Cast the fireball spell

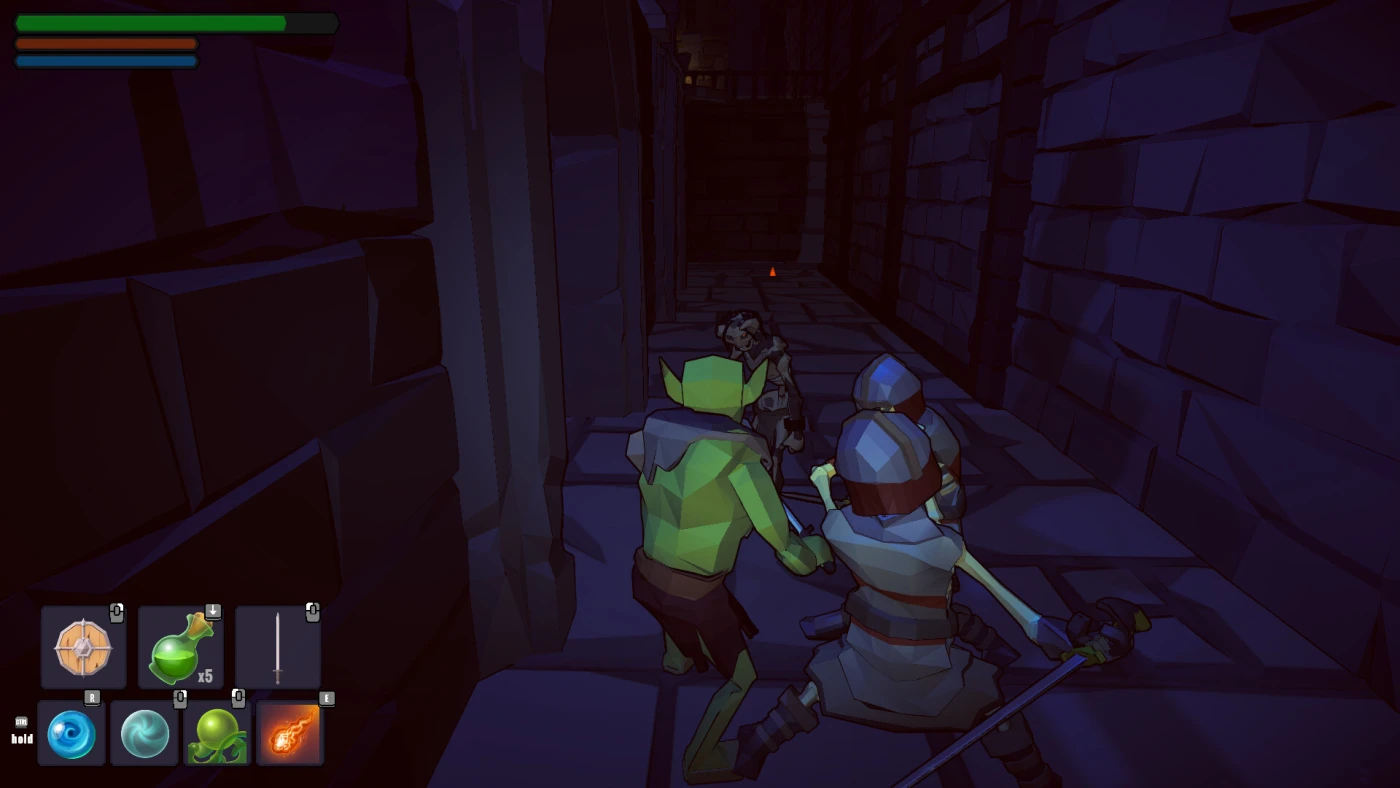290,733
